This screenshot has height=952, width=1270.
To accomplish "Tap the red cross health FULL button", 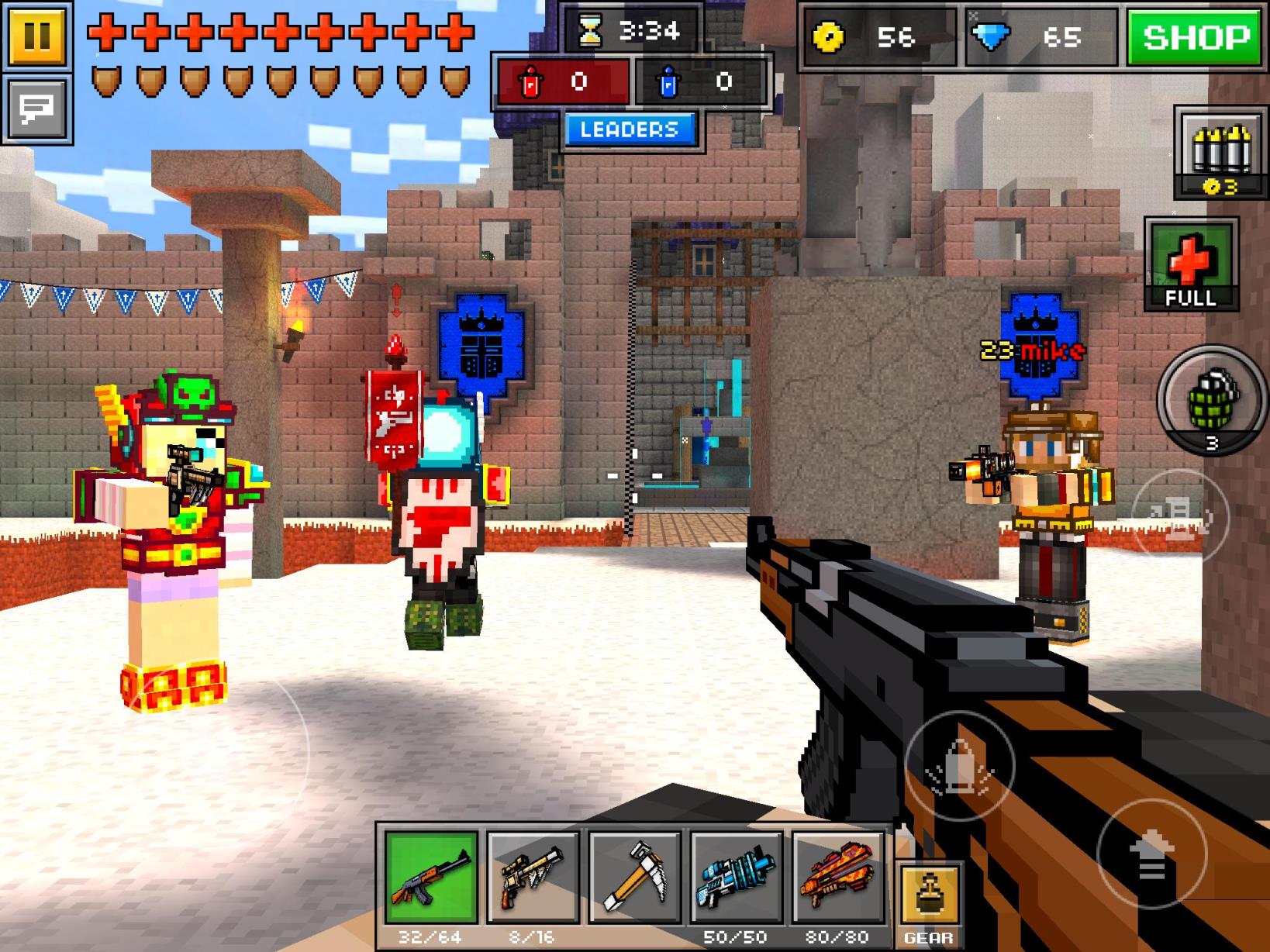I will [1190, 265].
